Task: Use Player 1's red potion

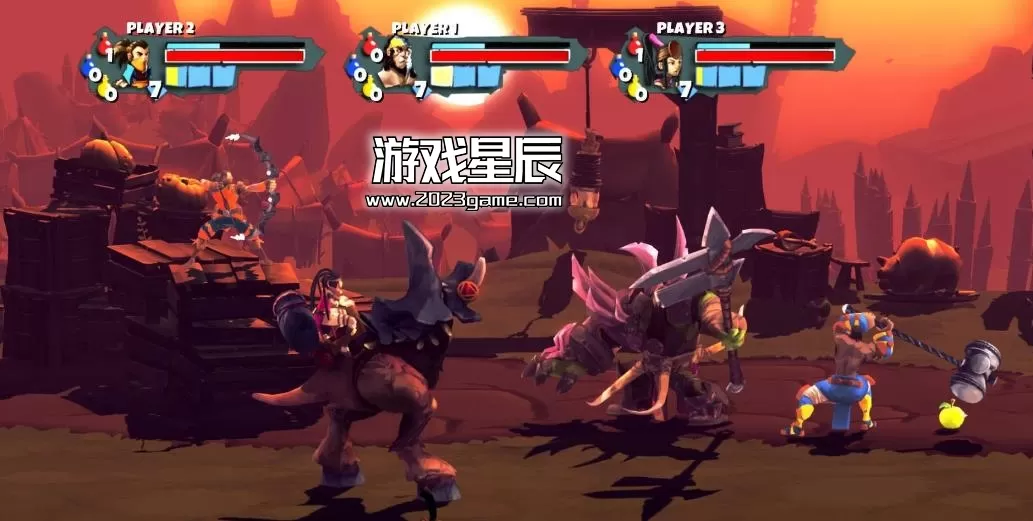Action: tap(368, 46)
